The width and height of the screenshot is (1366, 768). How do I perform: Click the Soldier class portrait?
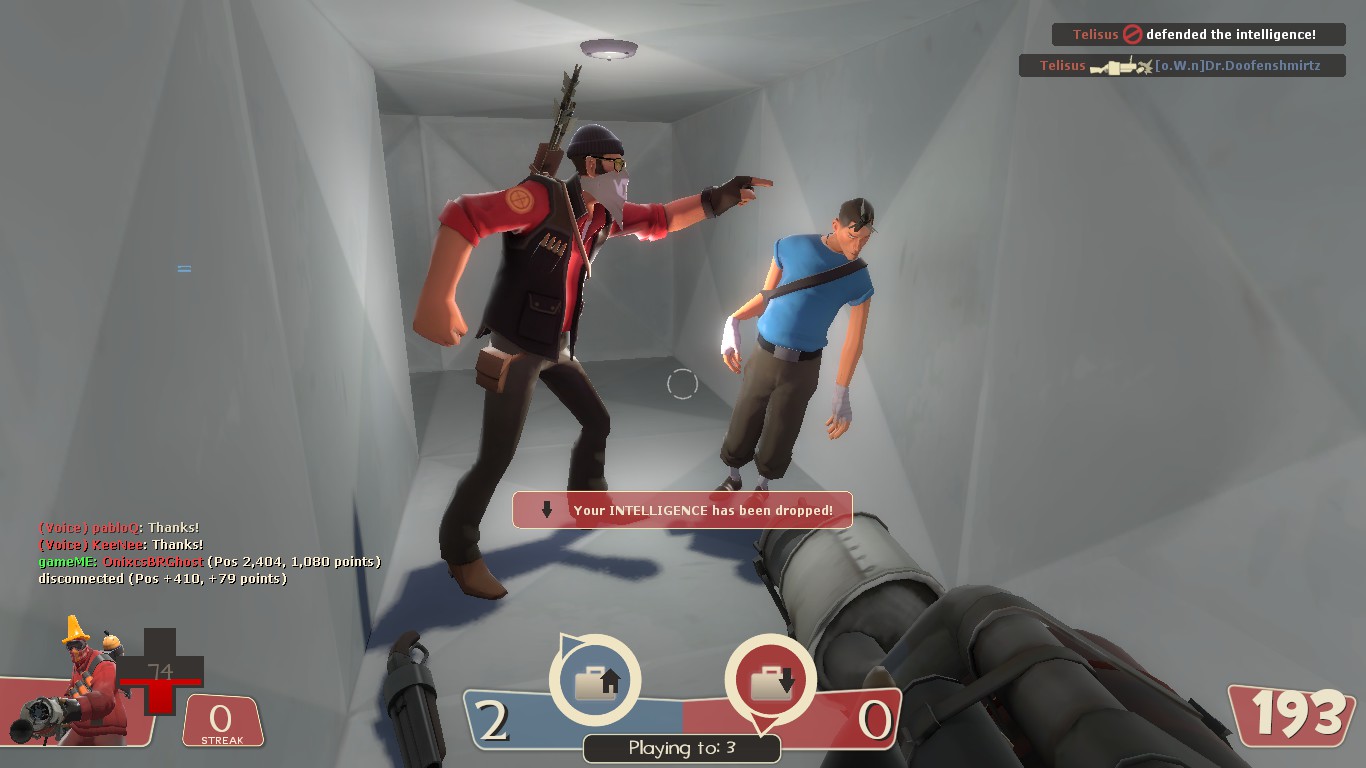point(82,684)
